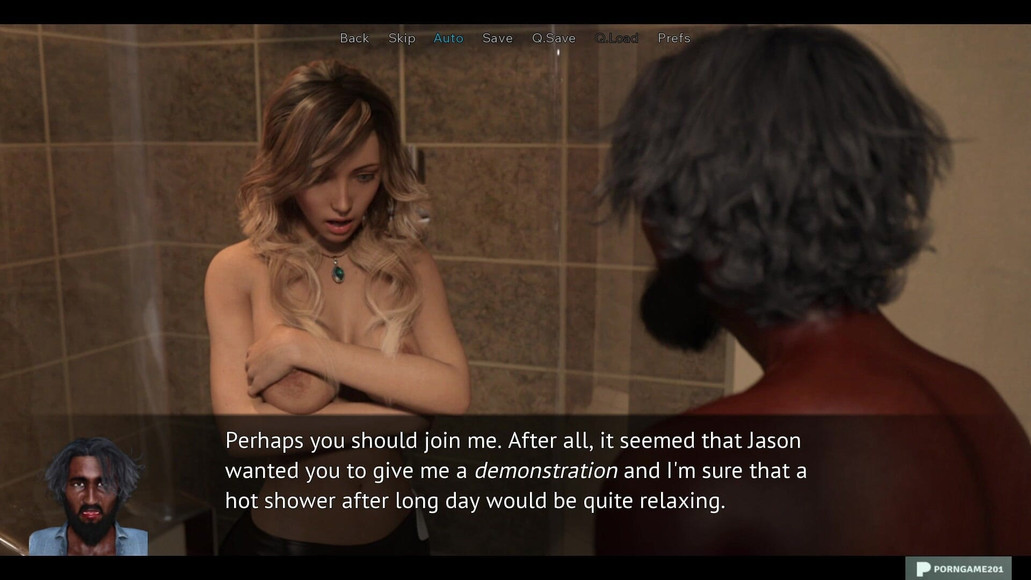Go back to the previous dialogue line
The height and width of the screenshot is (580, 1031).
354,38
